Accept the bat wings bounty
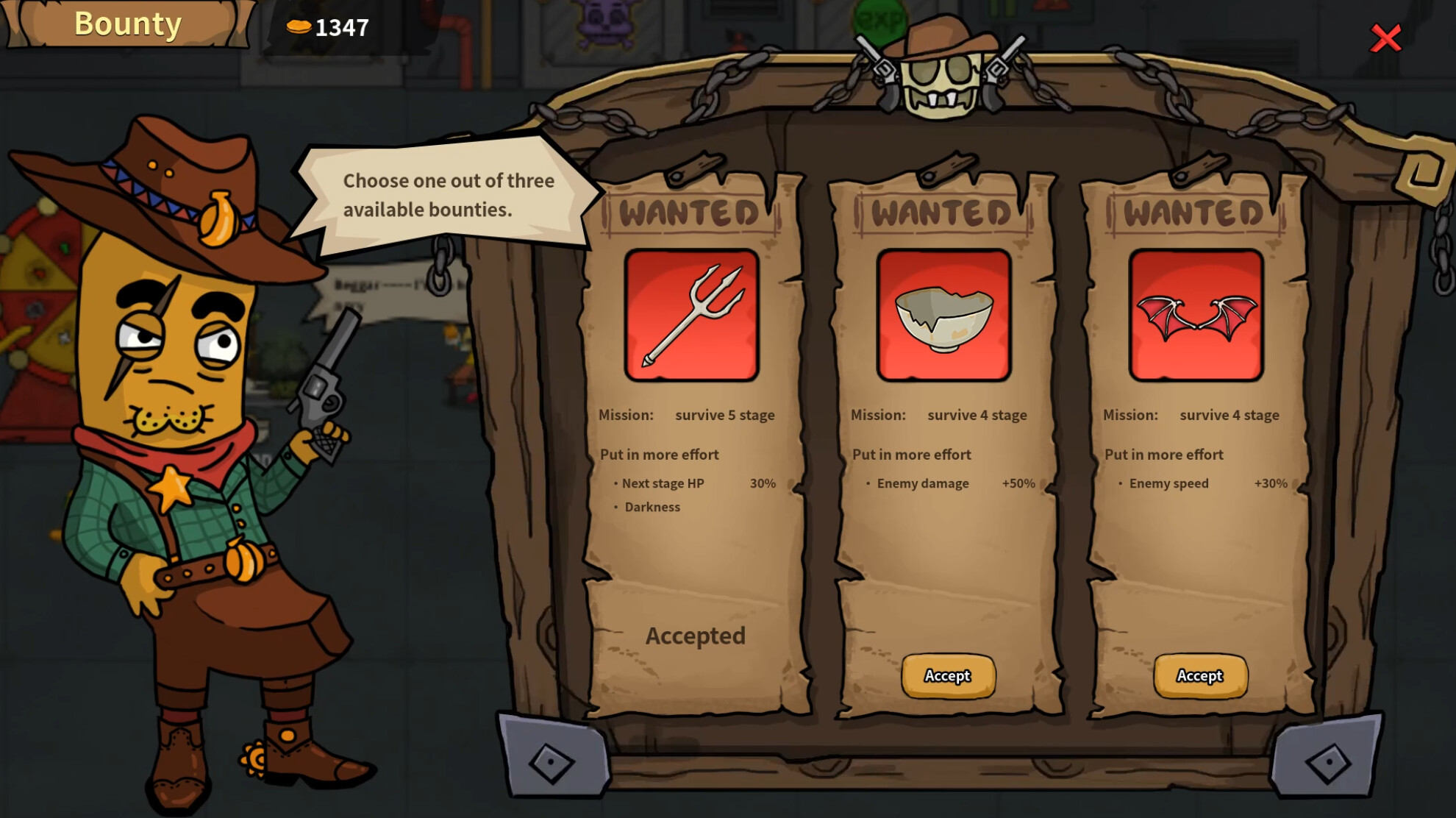1456x818 pixels. (x=1200, y=675)
